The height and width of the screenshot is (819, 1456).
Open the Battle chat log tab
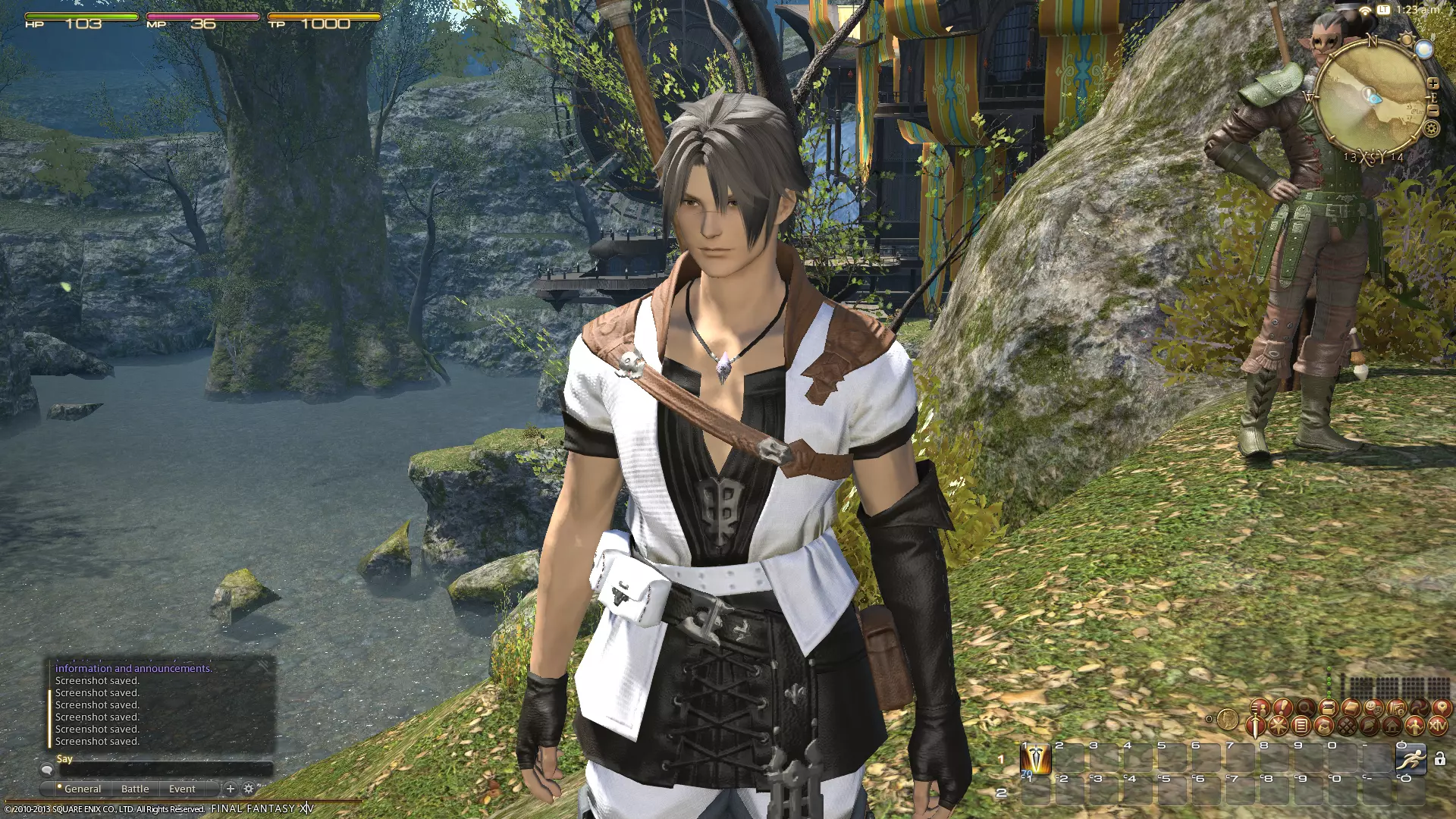(x=135, y=789)
